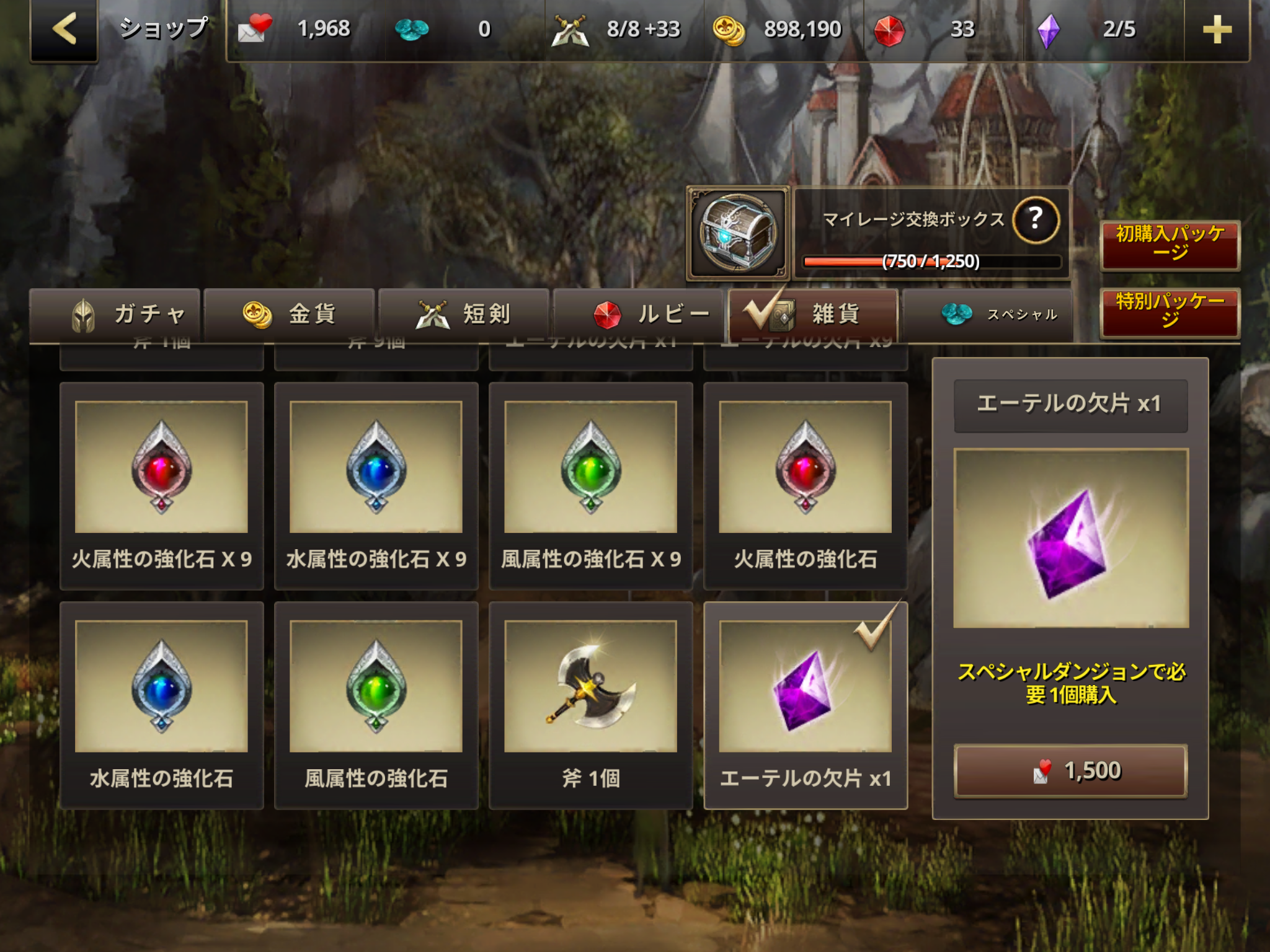
Task: Choose the single 火属性の強化石 item
Action: 806,485
